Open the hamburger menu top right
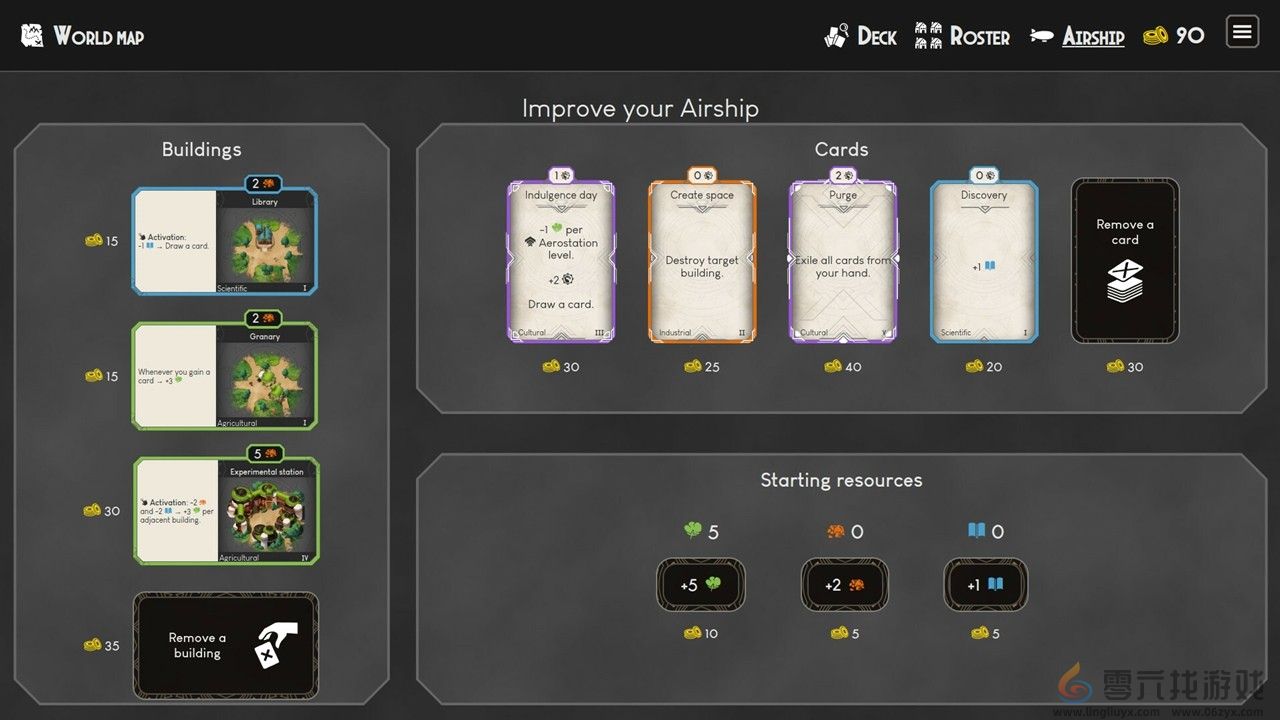 [1241, 32]
